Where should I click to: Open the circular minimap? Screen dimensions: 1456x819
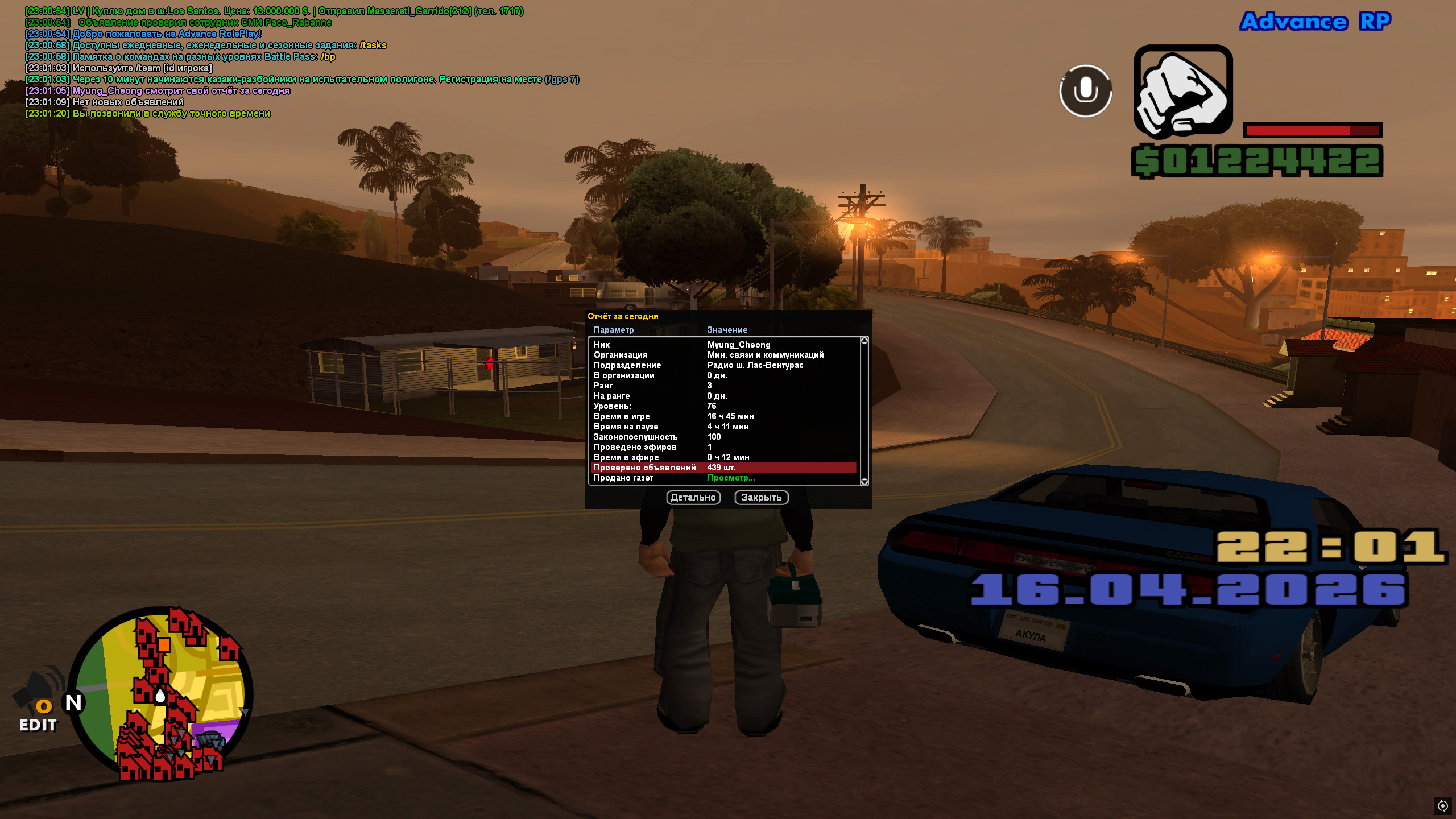161,693
